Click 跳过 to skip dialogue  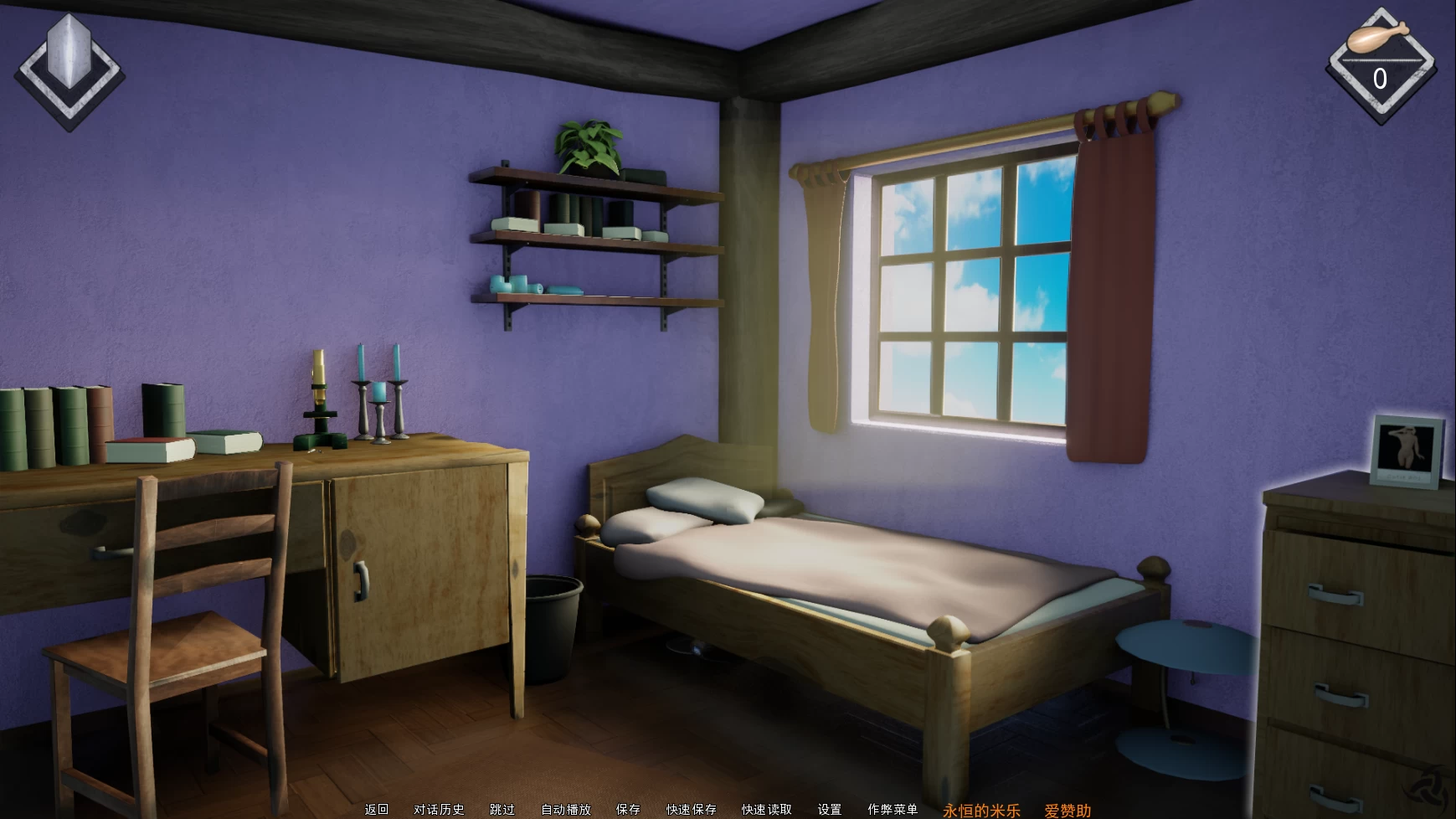click(x=502, y=810)
